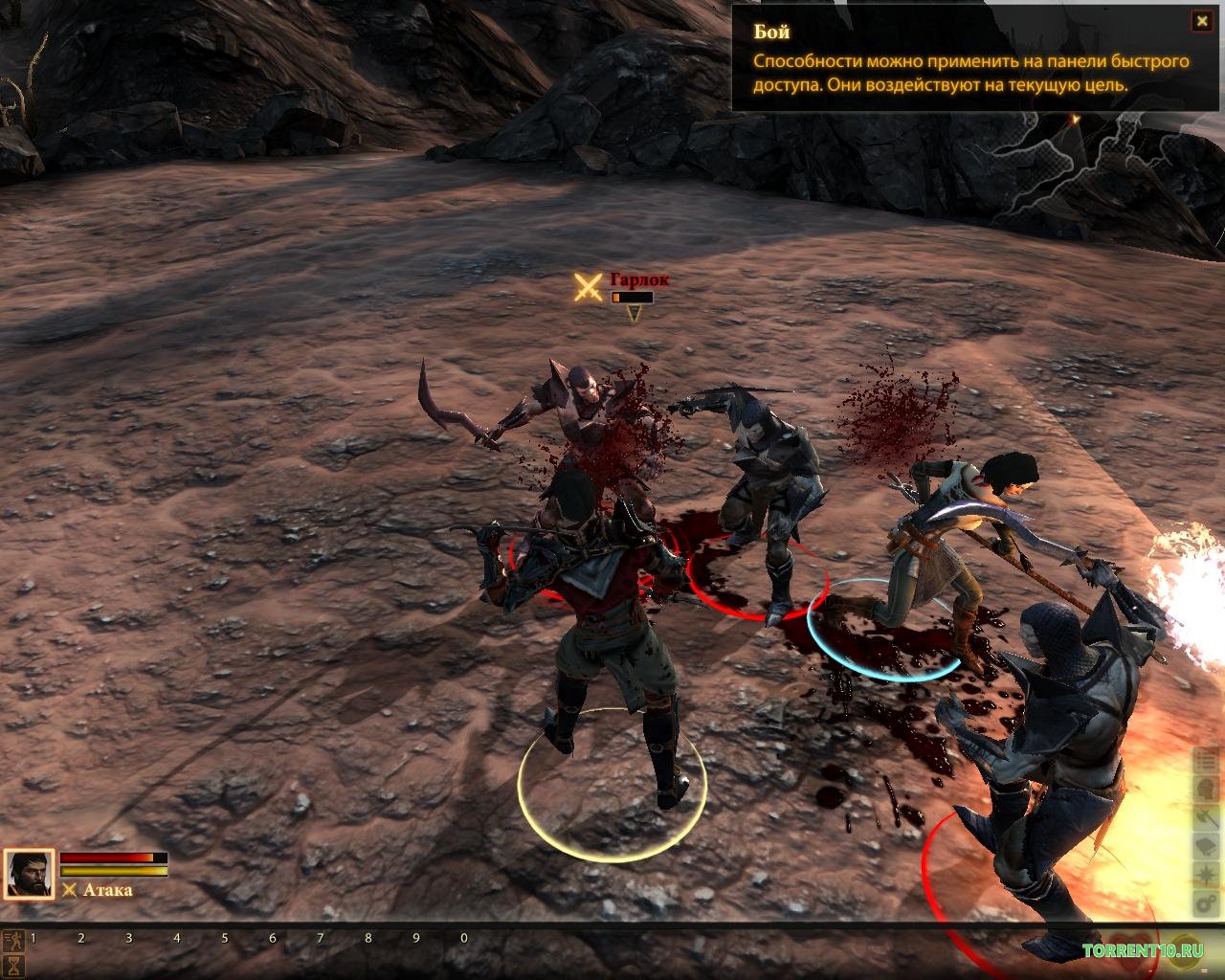
Task: Close the Бой tutorial popup
Action: (1199, 21)
